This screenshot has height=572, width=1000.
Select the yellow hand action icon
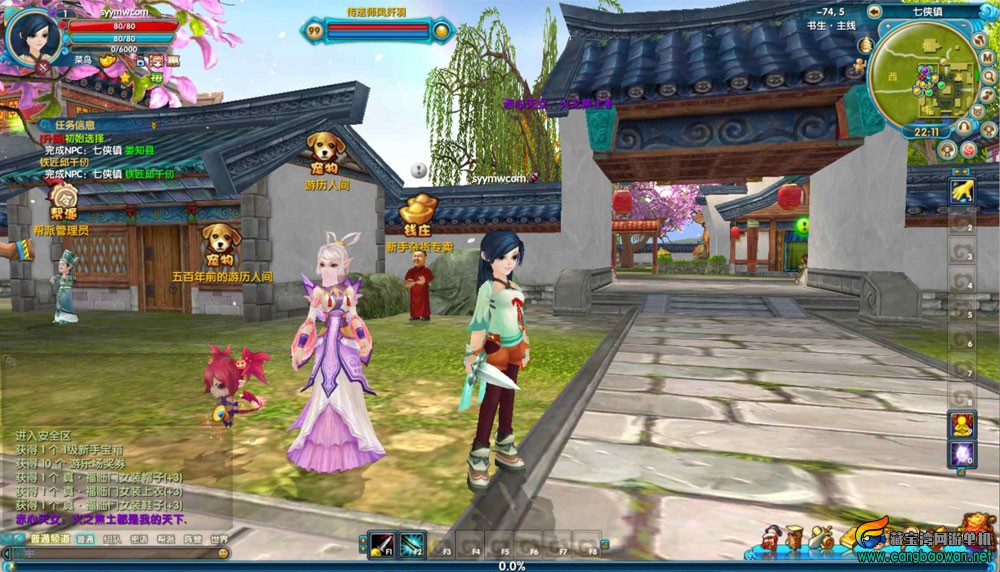962,190
